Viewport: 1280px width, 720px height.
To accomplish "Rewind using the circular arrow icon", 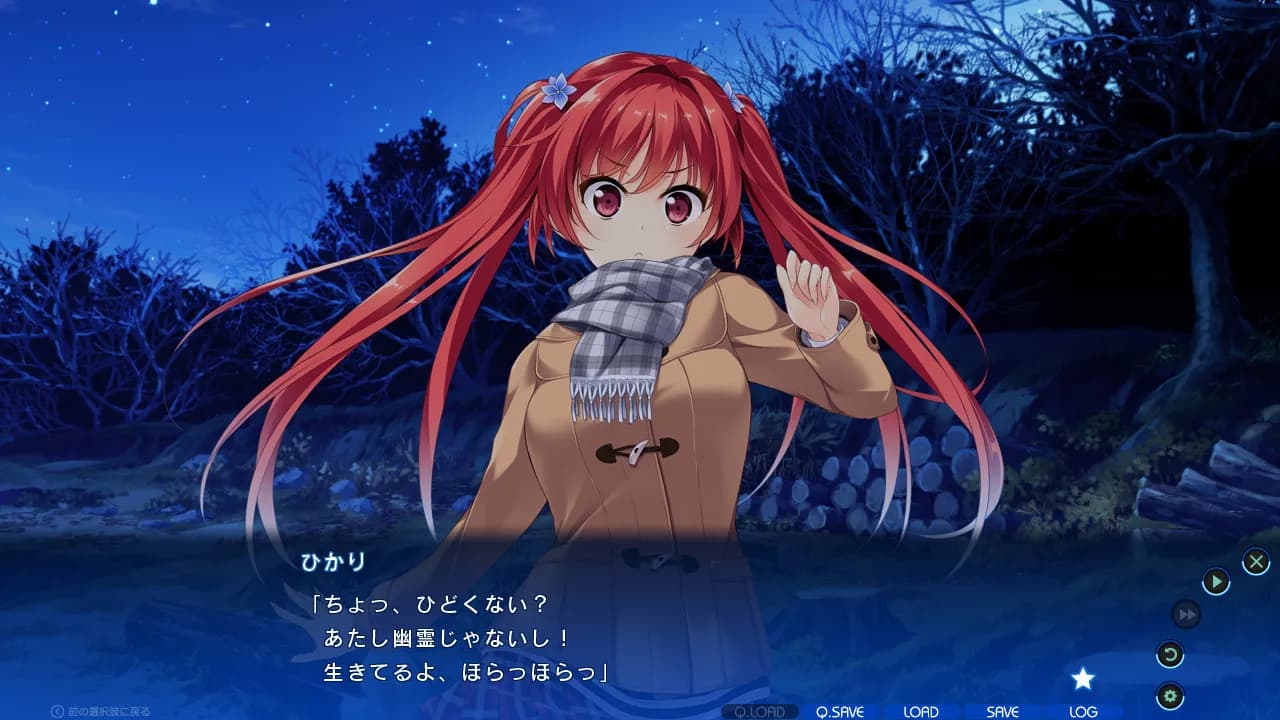I will coord(1171,652).
